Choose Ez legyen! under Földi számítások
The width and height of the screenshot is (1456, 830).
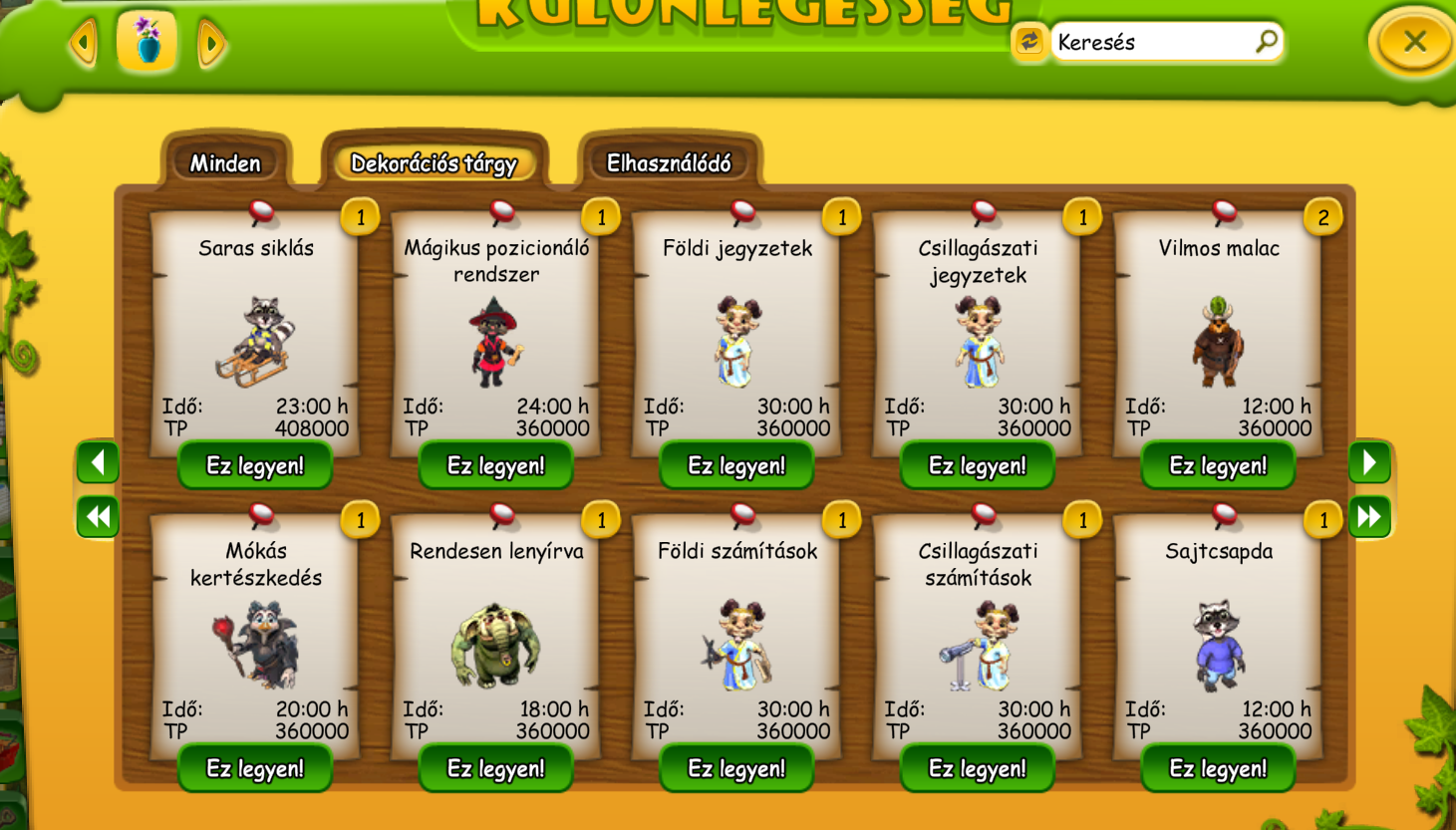[x=736, y=768]
